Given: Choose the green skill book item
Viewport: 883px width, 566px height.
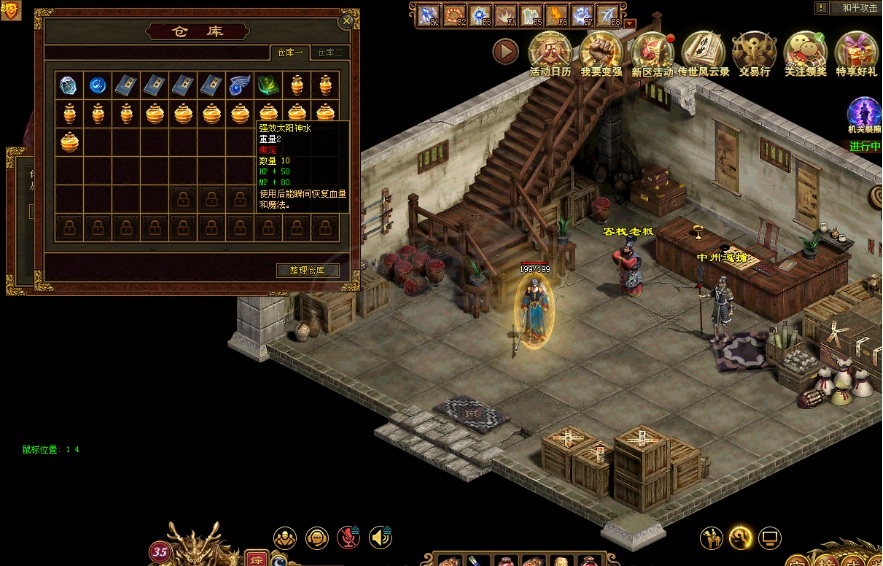Looking at the screenshot, I should tap(268, 85).
